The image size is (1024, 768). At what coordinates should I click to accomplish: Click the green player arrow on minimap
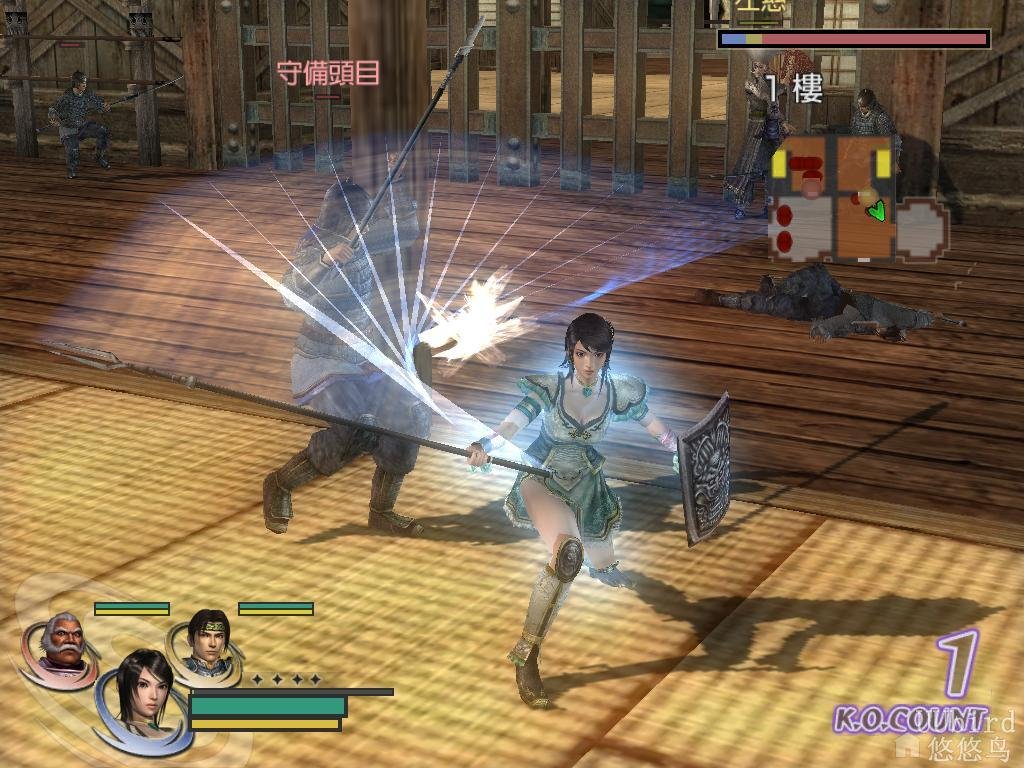coord(877,210)
